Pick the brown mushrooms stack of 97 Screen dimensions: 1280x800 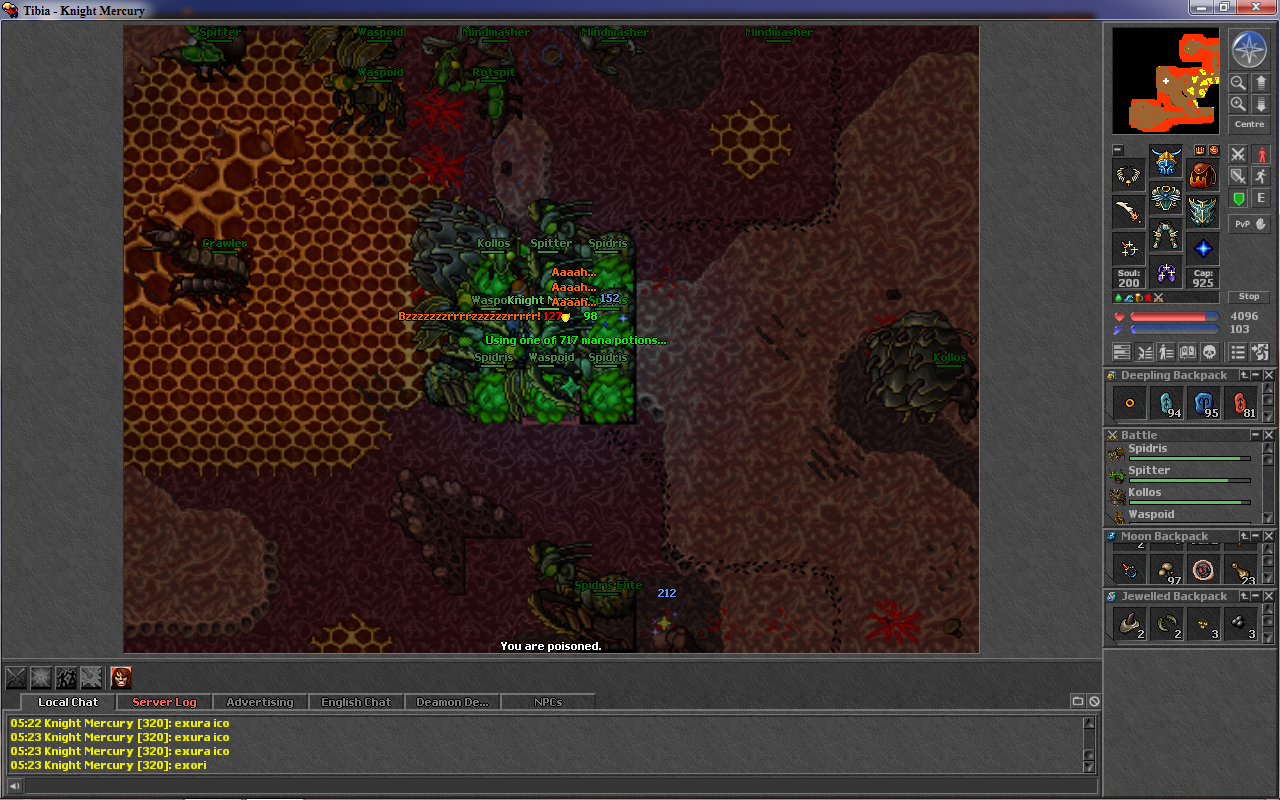(1166, 570)
